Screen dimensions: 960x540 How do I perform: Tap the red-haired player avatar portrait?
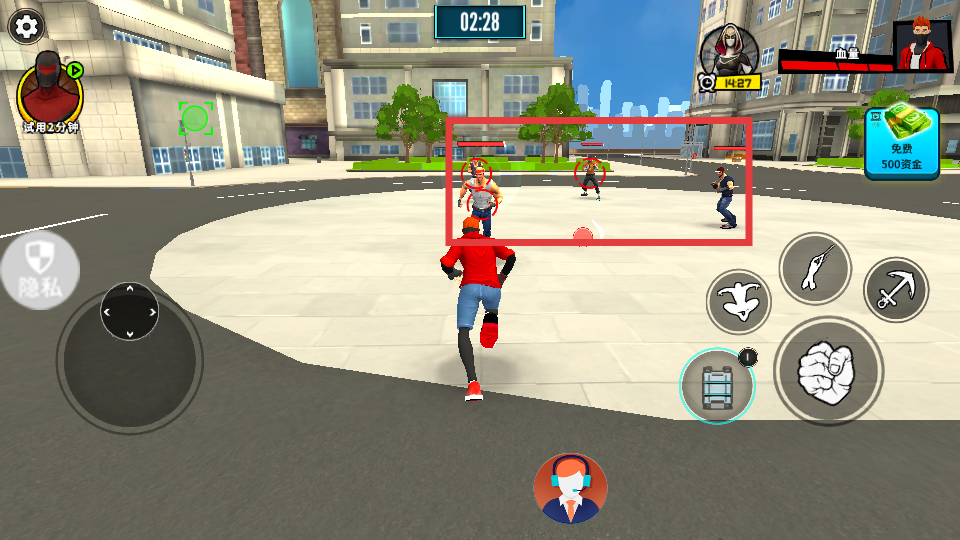point(922,47)
